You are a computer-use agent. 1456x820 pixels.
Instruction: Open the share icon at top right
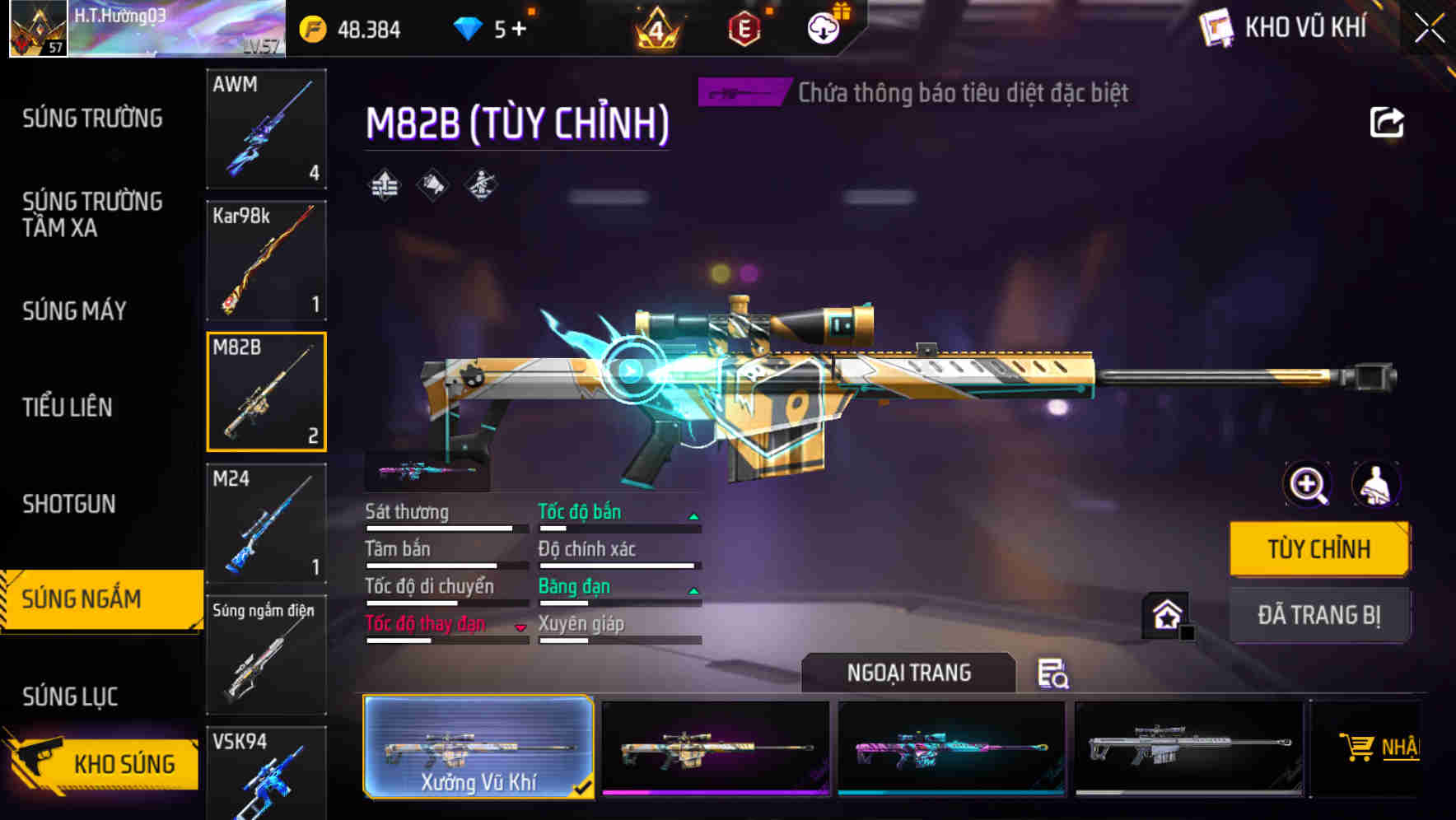1388,122
